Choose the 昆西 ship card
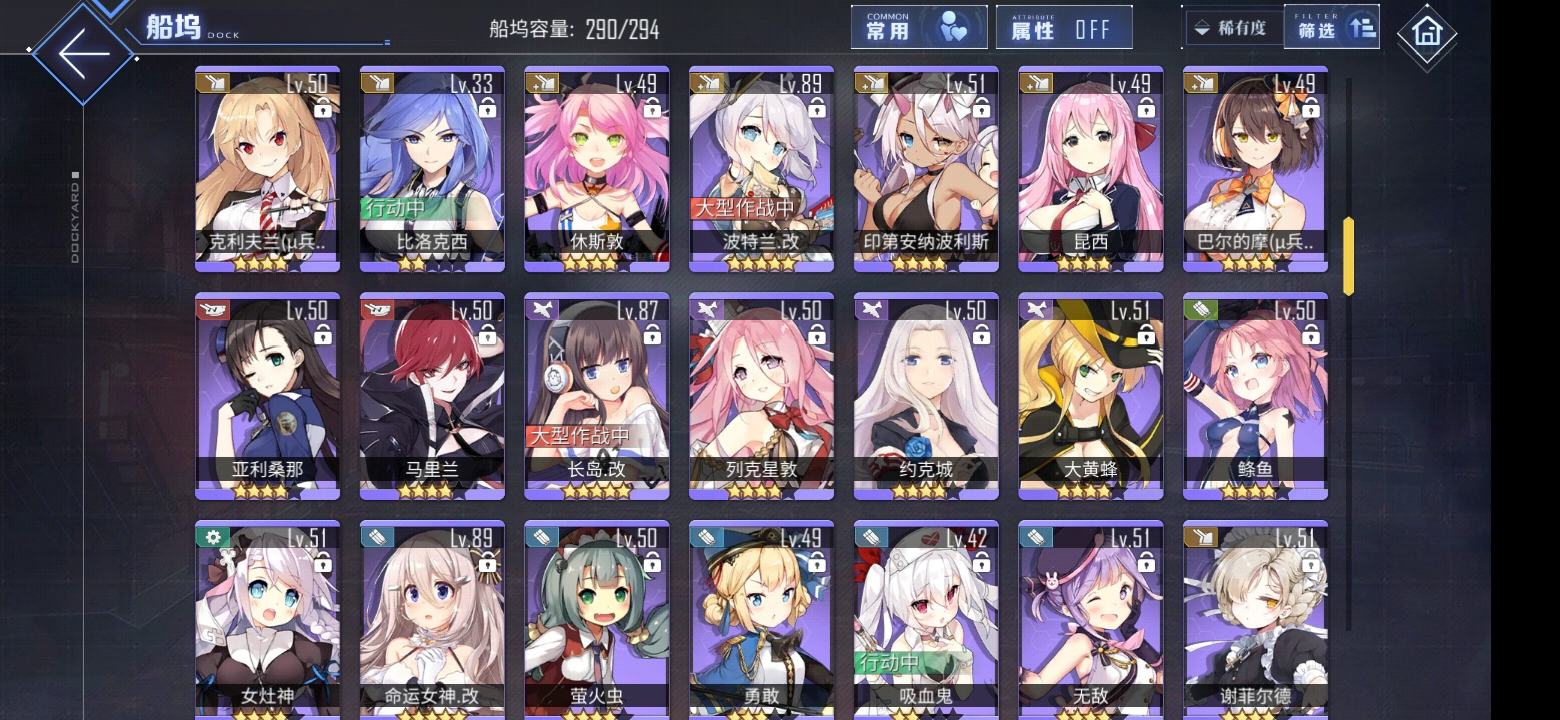 click(1090, 168)
